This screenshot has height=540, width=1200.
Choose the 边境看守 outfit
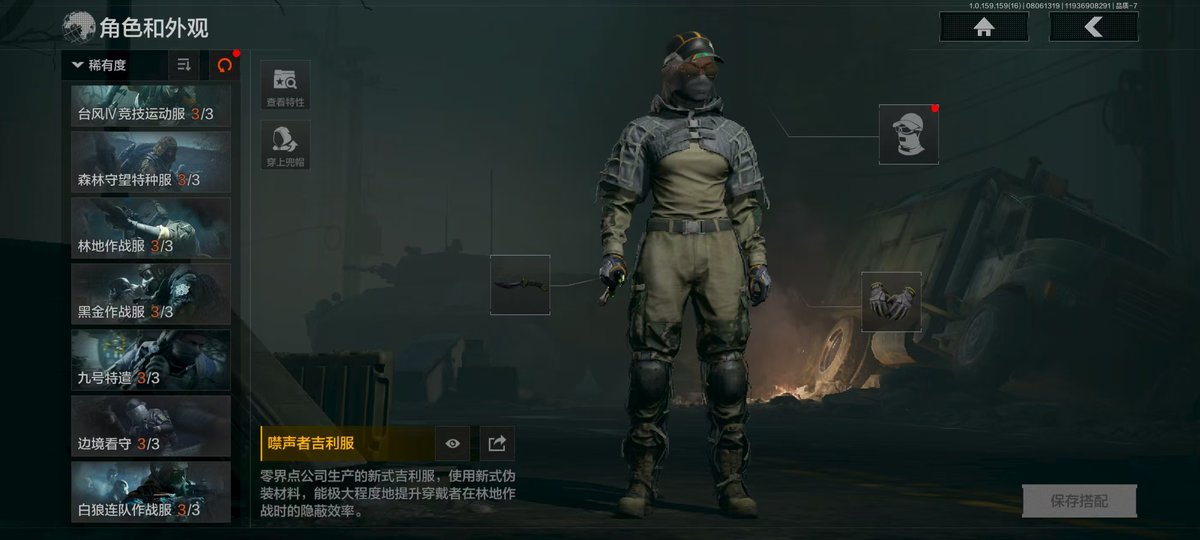[151, 426]
